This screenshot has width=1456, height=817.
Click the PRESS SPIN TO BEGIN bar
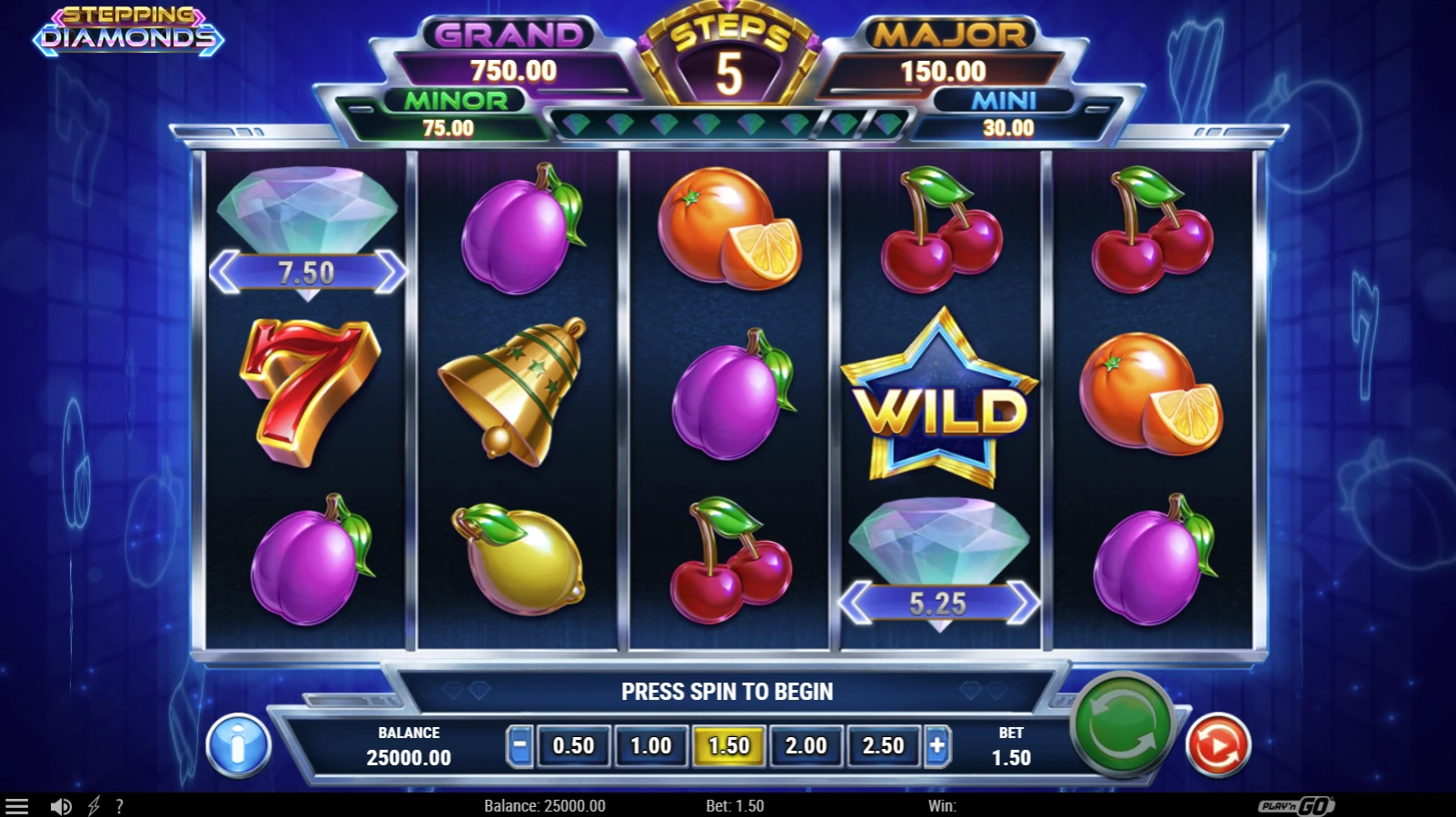pos(727,691)
